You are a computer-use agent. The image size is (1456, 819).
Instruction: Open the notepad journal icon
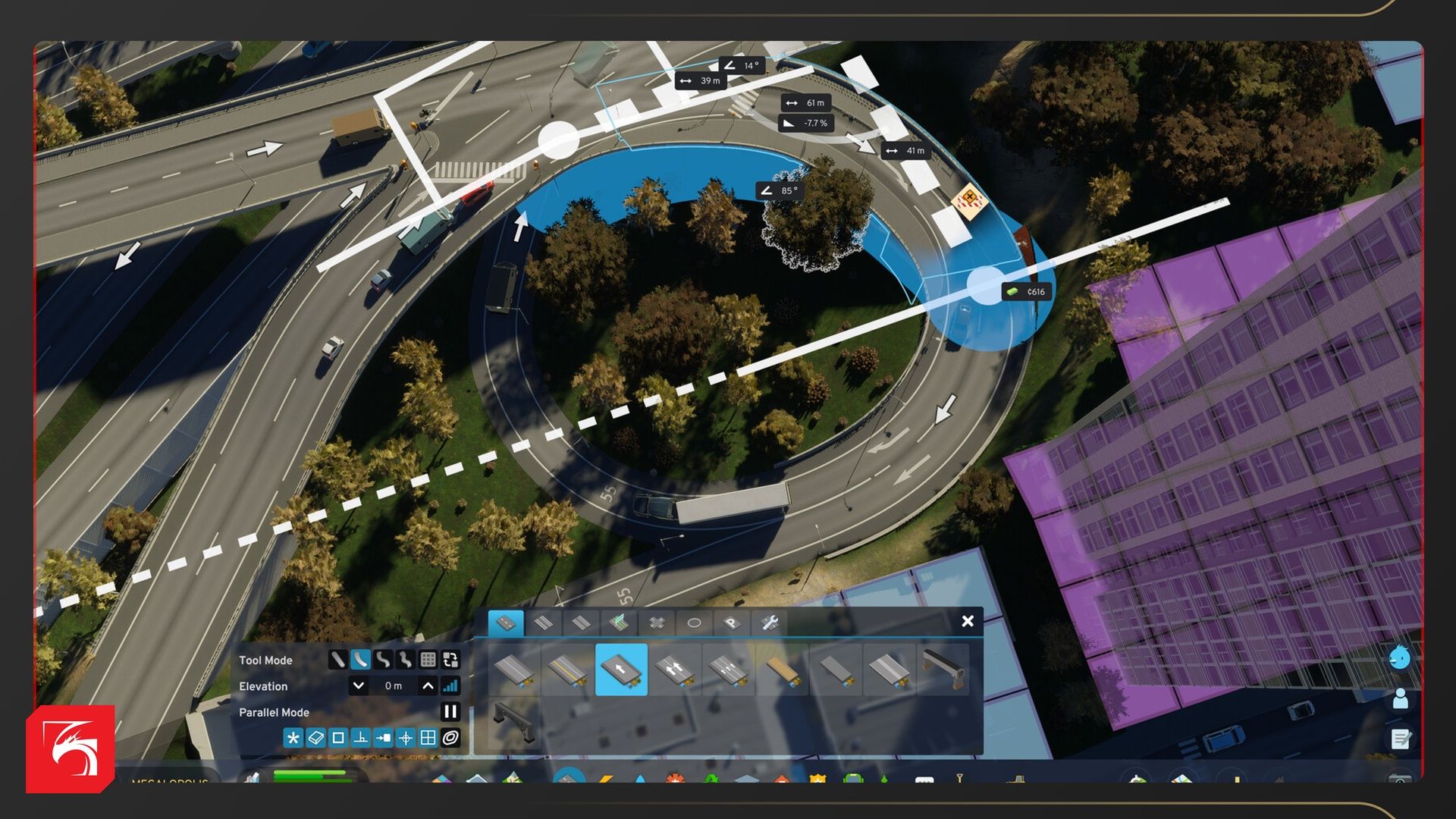[1400, 738]
